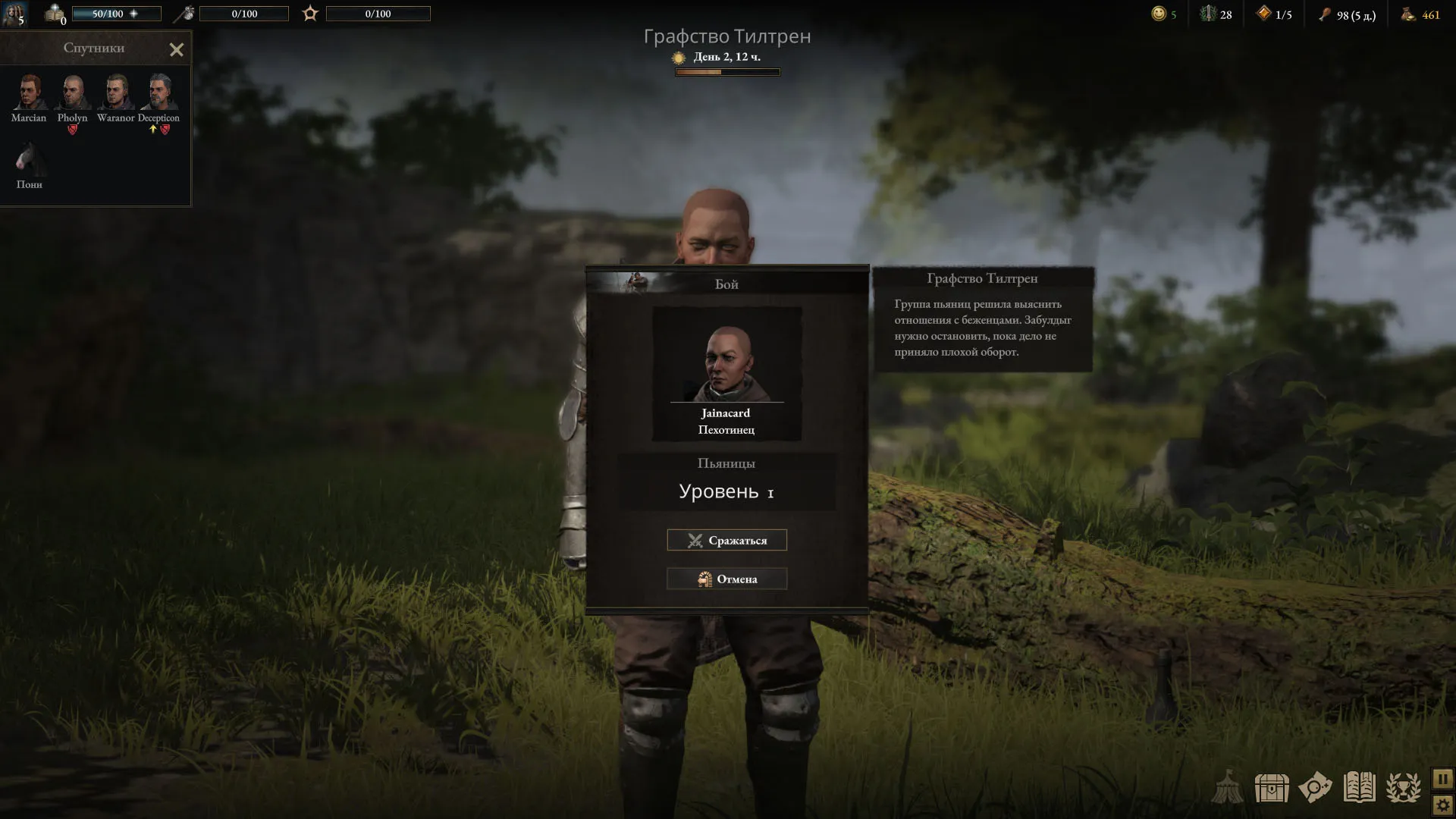Click the star reputation icon

(x=310, y=13)
